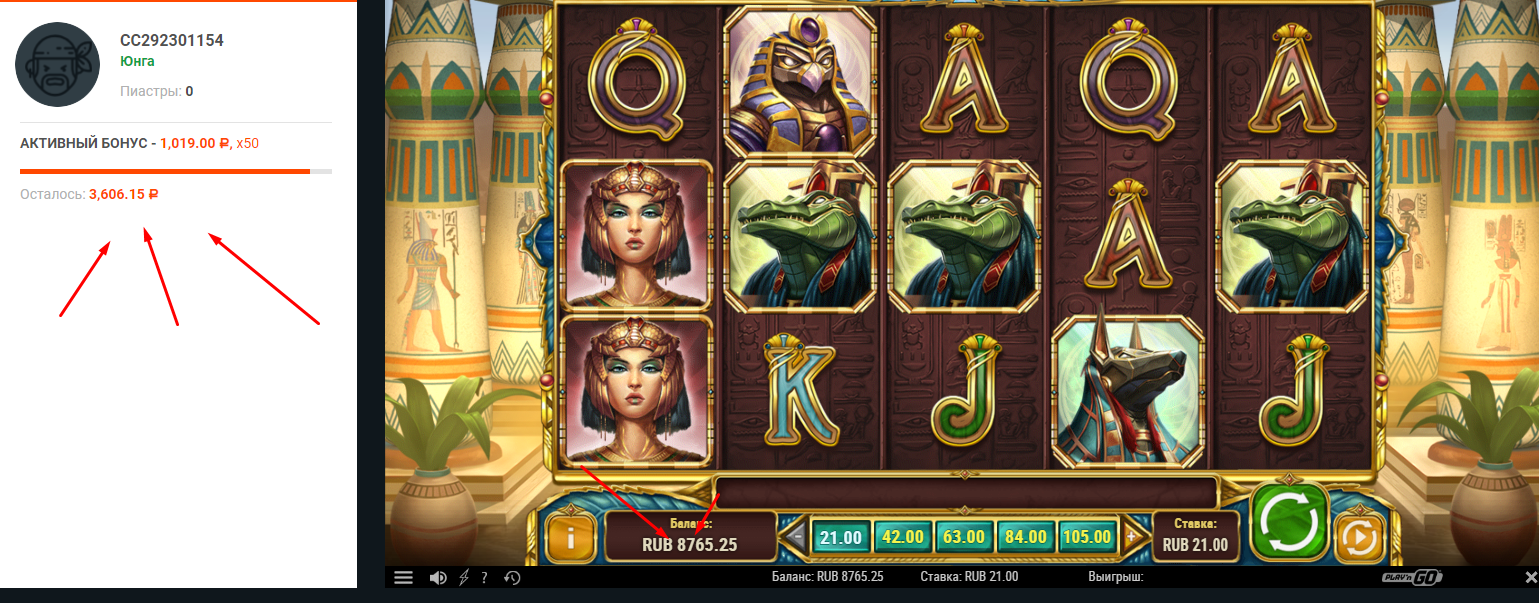Open the hamburger game menu
Screen dimensions: 1539x603
click(403, 577)
